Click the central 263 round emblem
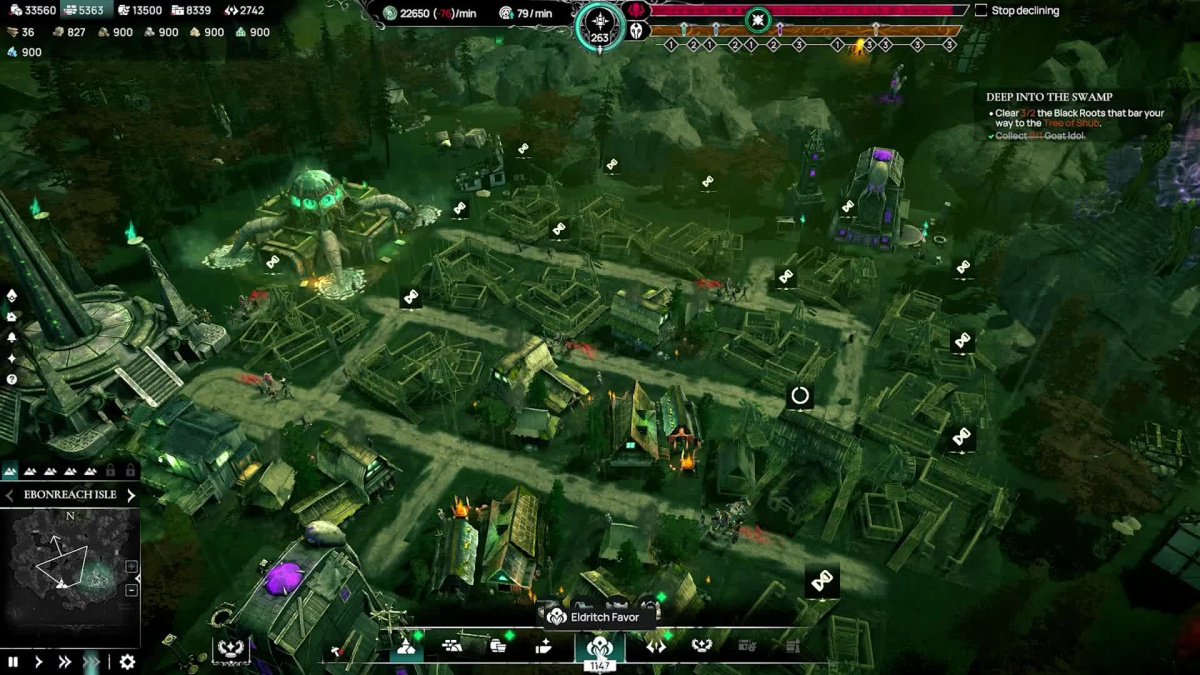The width and height of the screenshot is (1200, 675). (600, 27)
